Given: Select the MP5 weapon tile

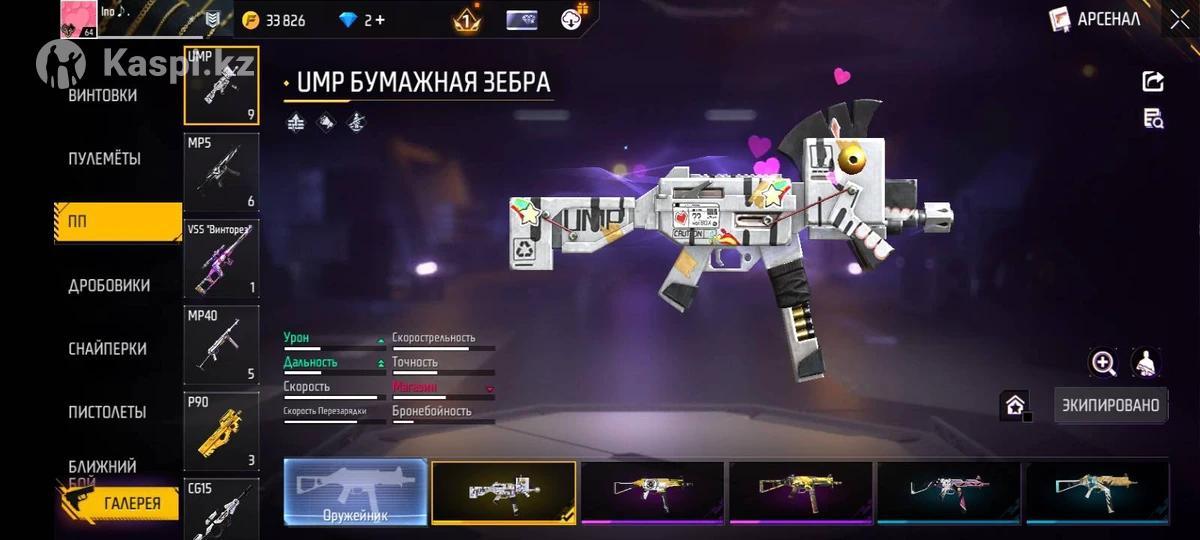Looking at the screenshot, I should click(221, 172).
